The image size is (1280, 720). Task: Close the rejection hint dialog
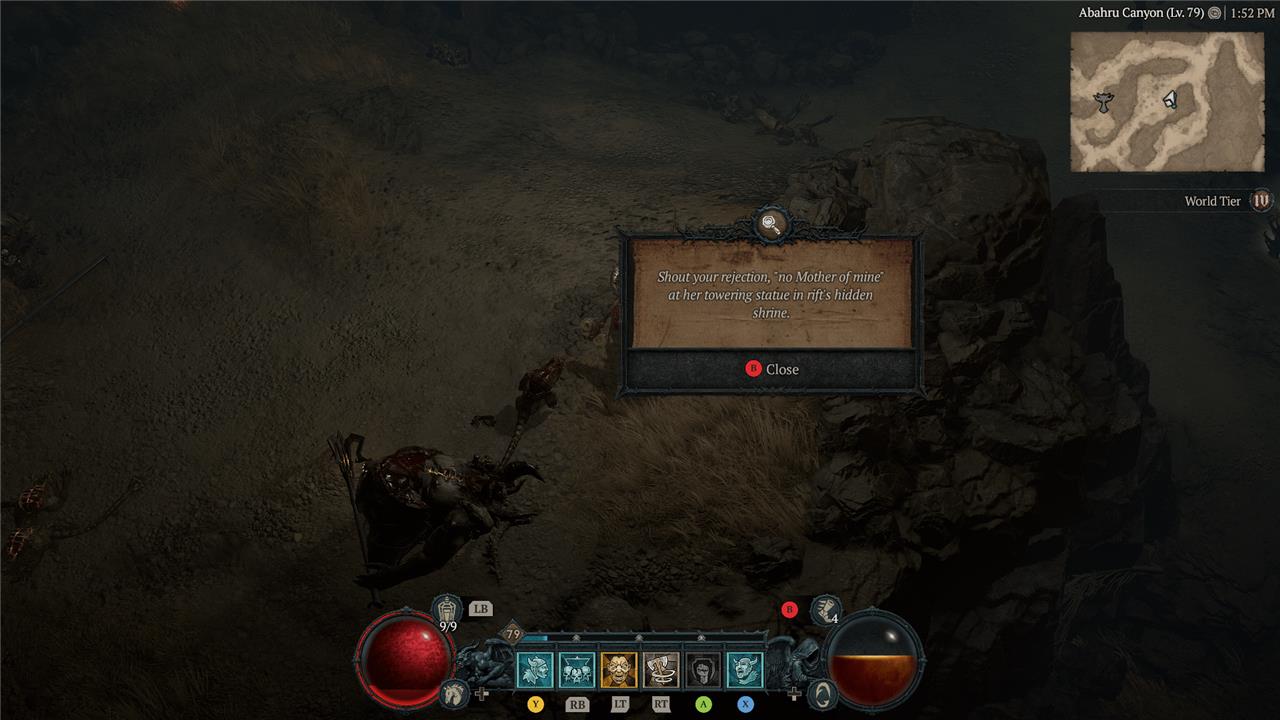[771, 369]
